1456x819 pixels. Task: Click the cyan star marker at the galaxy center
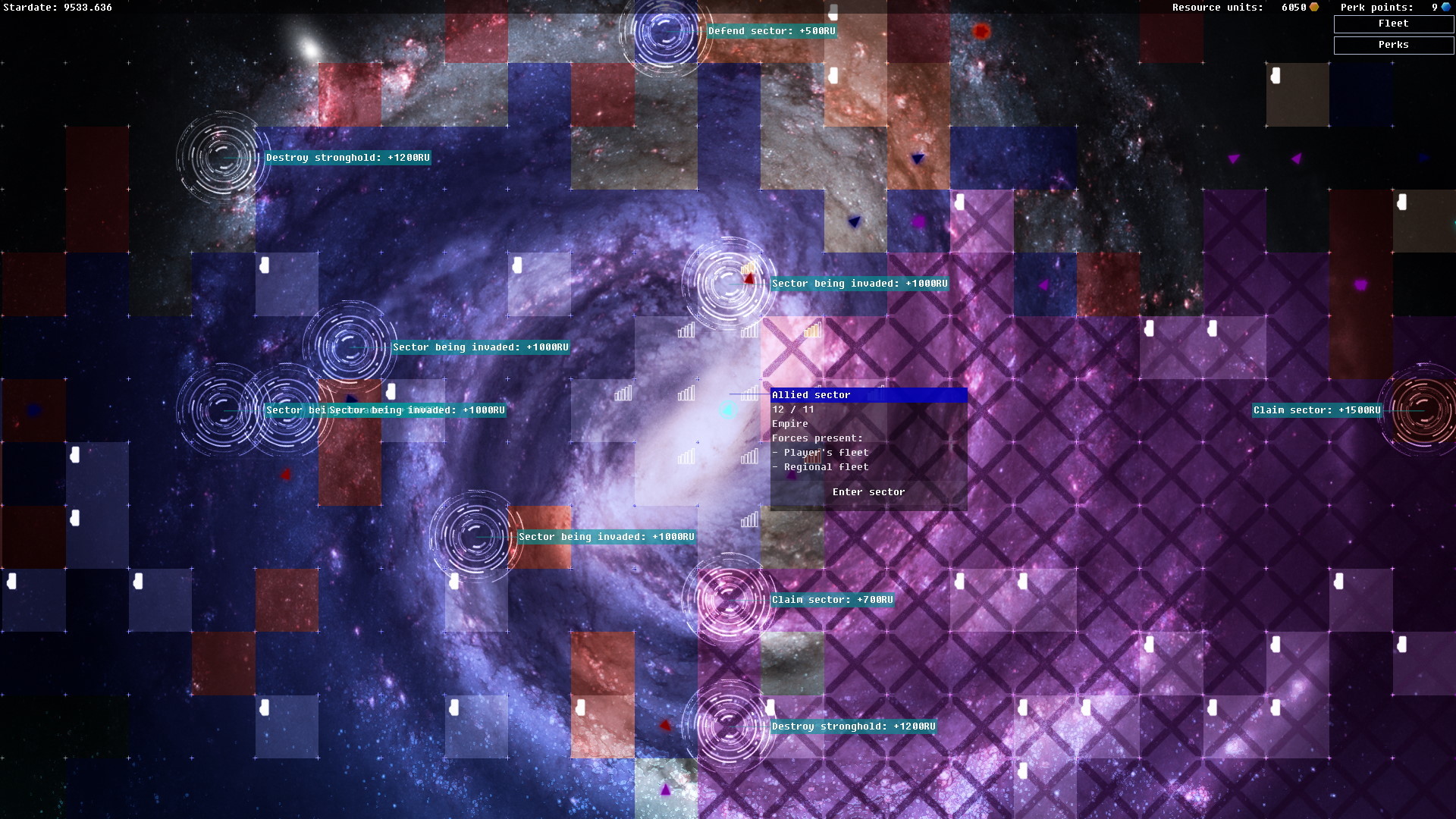tap(730, 410)
